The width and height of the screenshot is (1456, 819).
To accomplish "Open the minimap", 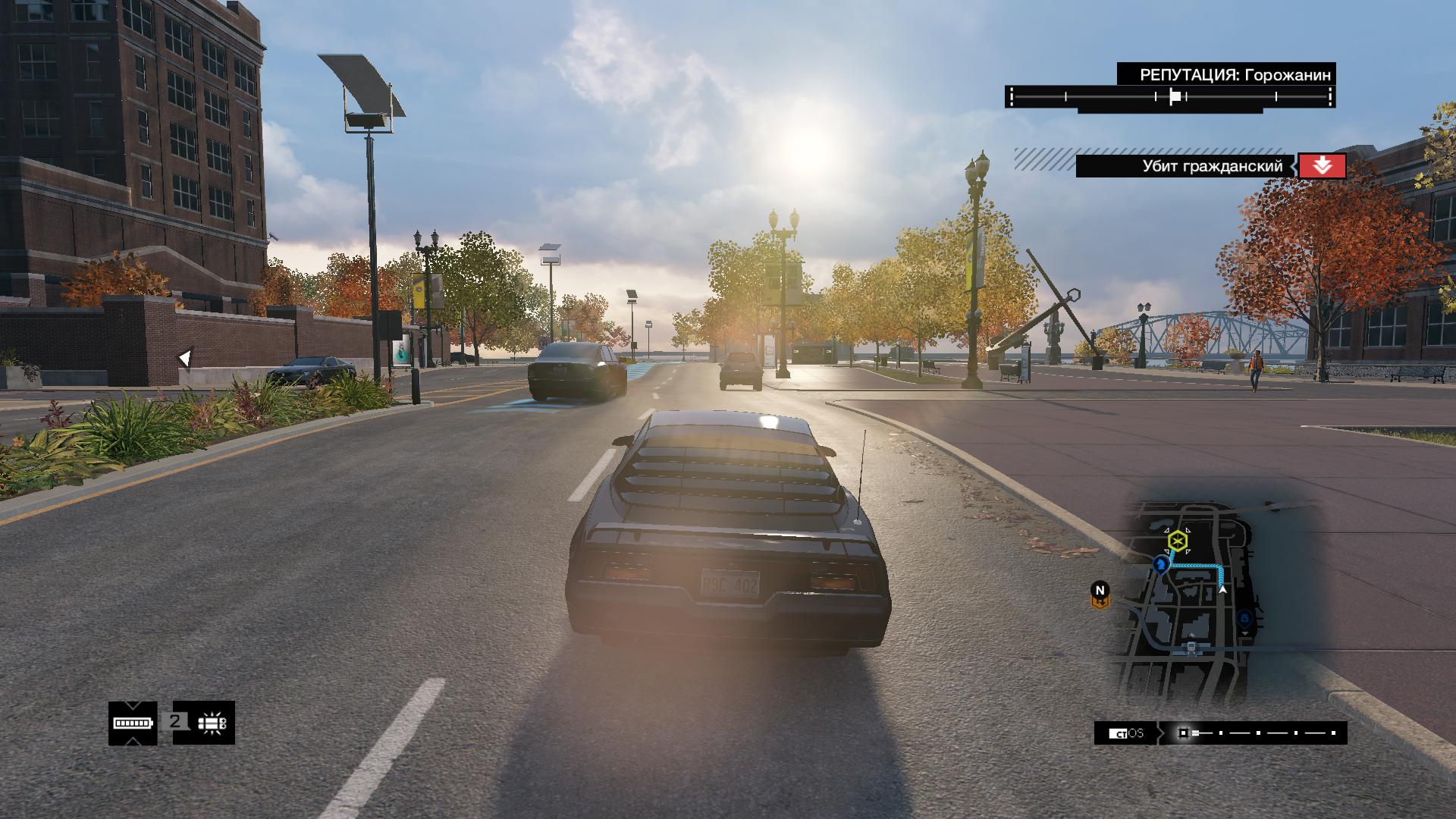I will pos(1186,600).
